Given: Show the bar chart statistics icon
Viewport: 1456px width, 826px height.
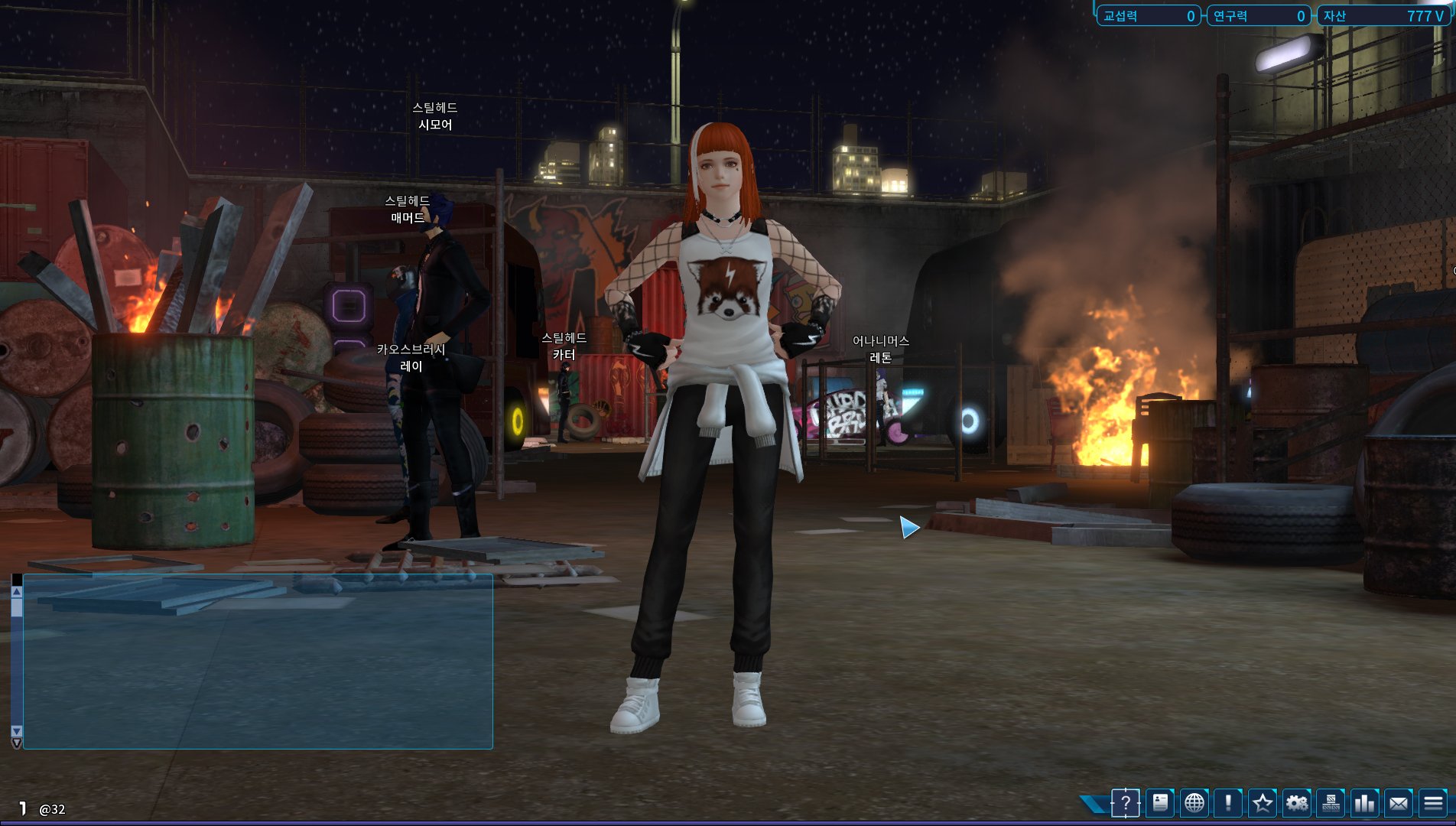Looking at the screenshot, I should click(x=1365, y=803).
